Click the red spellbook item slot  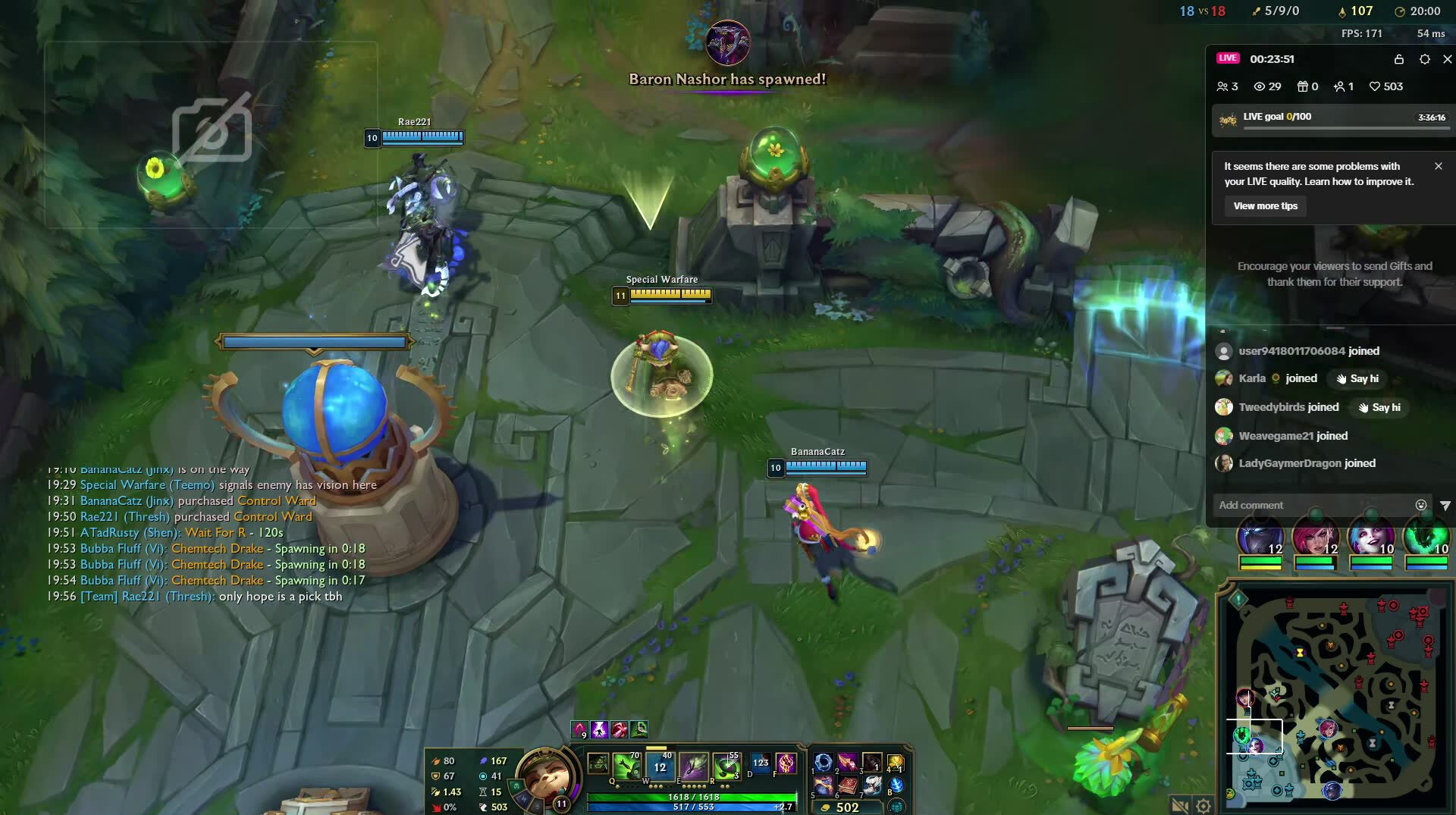pos(847,785)
